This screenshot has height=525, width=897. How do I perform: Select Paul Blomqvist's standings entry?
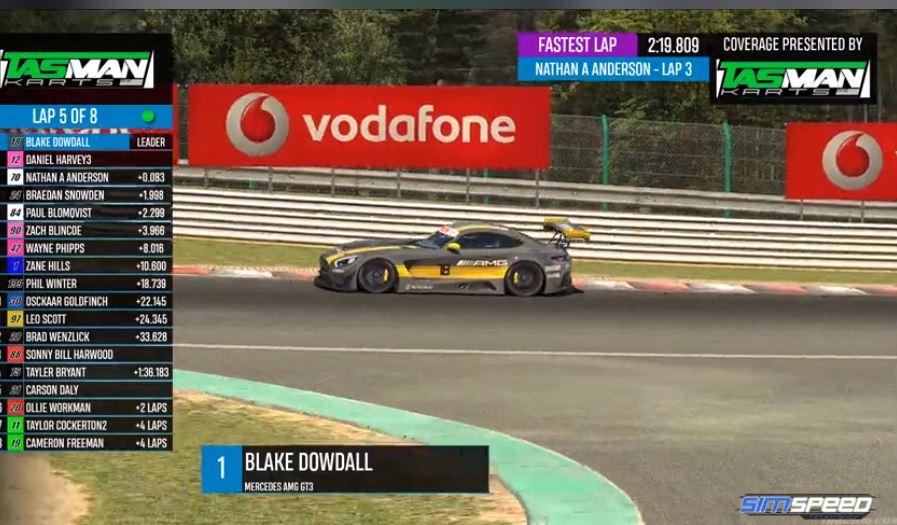(x=88, y=213)
